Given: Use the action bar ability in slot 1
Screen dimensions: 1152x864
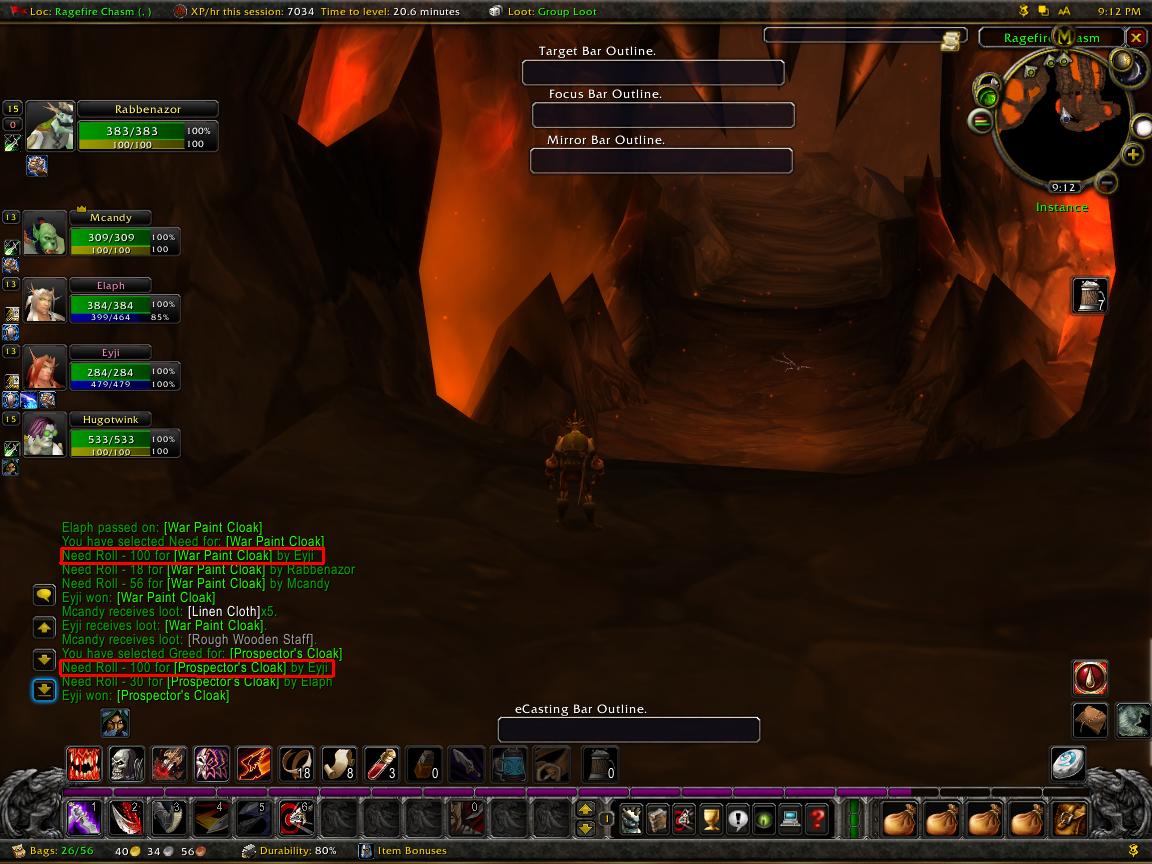Looking at the screenshot, I should [x=81, y=818].
